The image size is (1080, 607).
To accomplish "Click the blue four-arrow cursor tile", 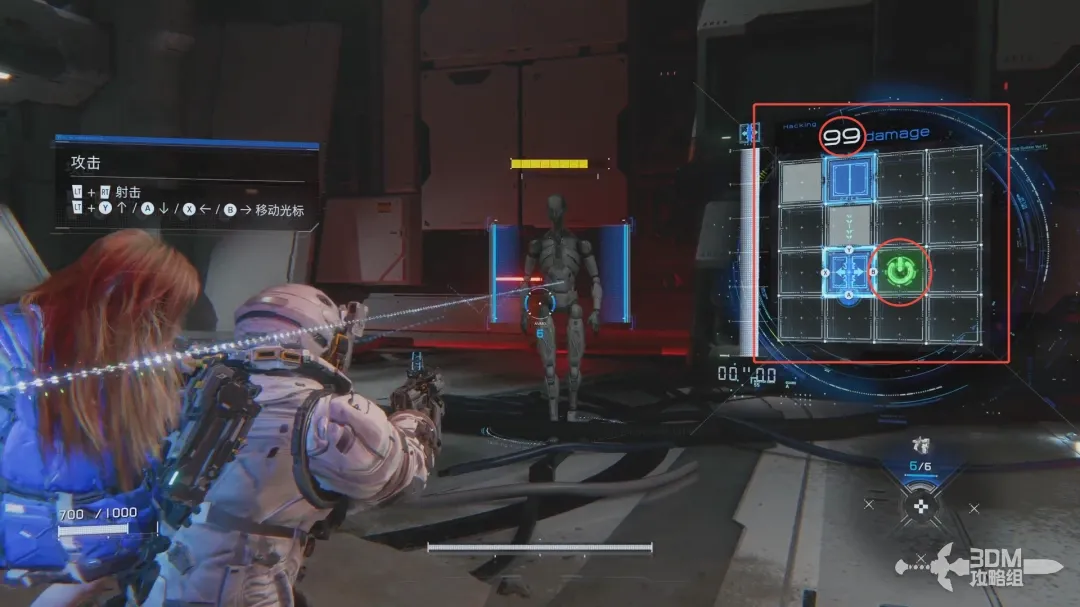I will click(849, 272).
